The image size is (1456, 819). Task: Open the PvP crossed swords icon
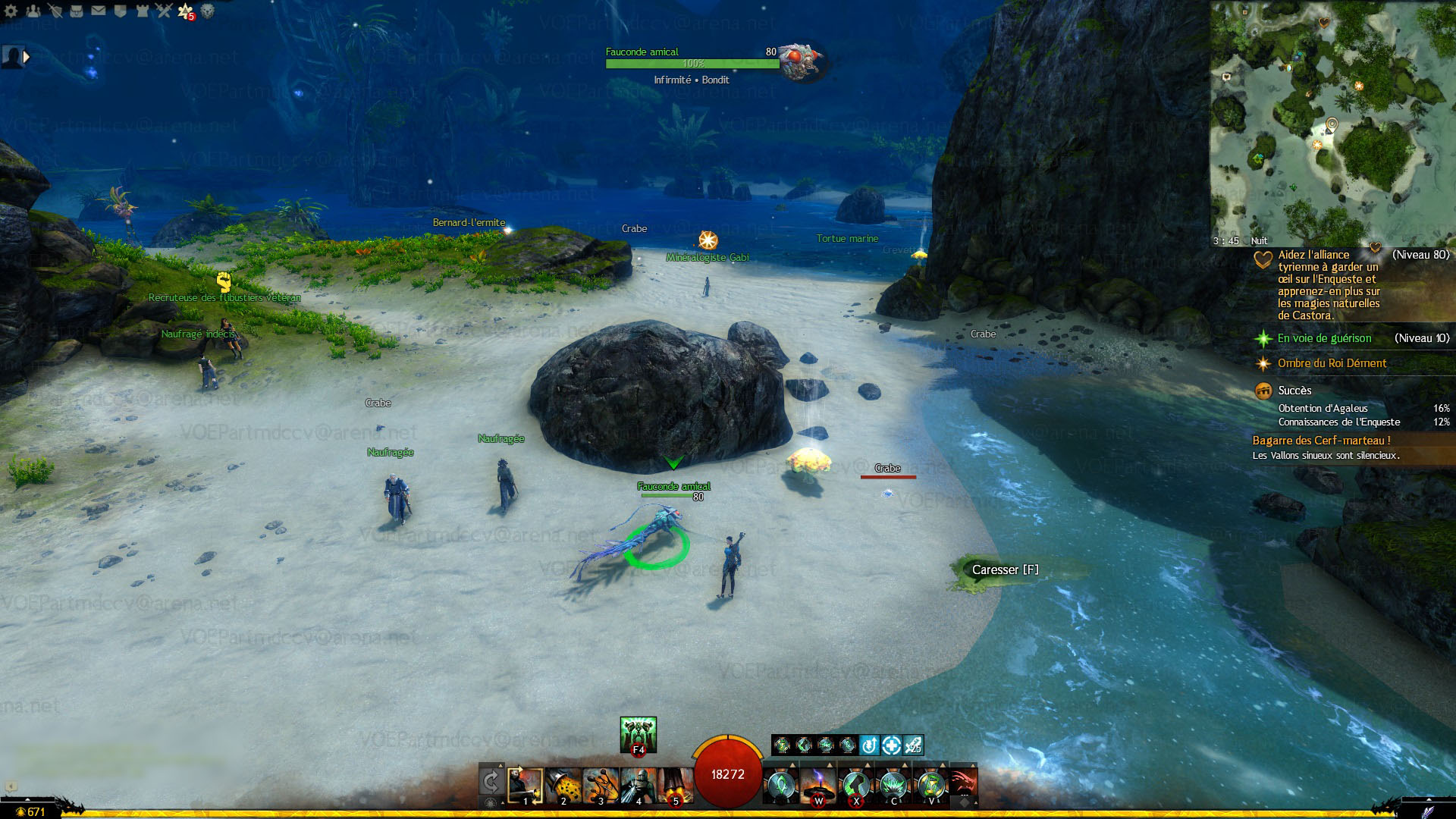point(164,11)
